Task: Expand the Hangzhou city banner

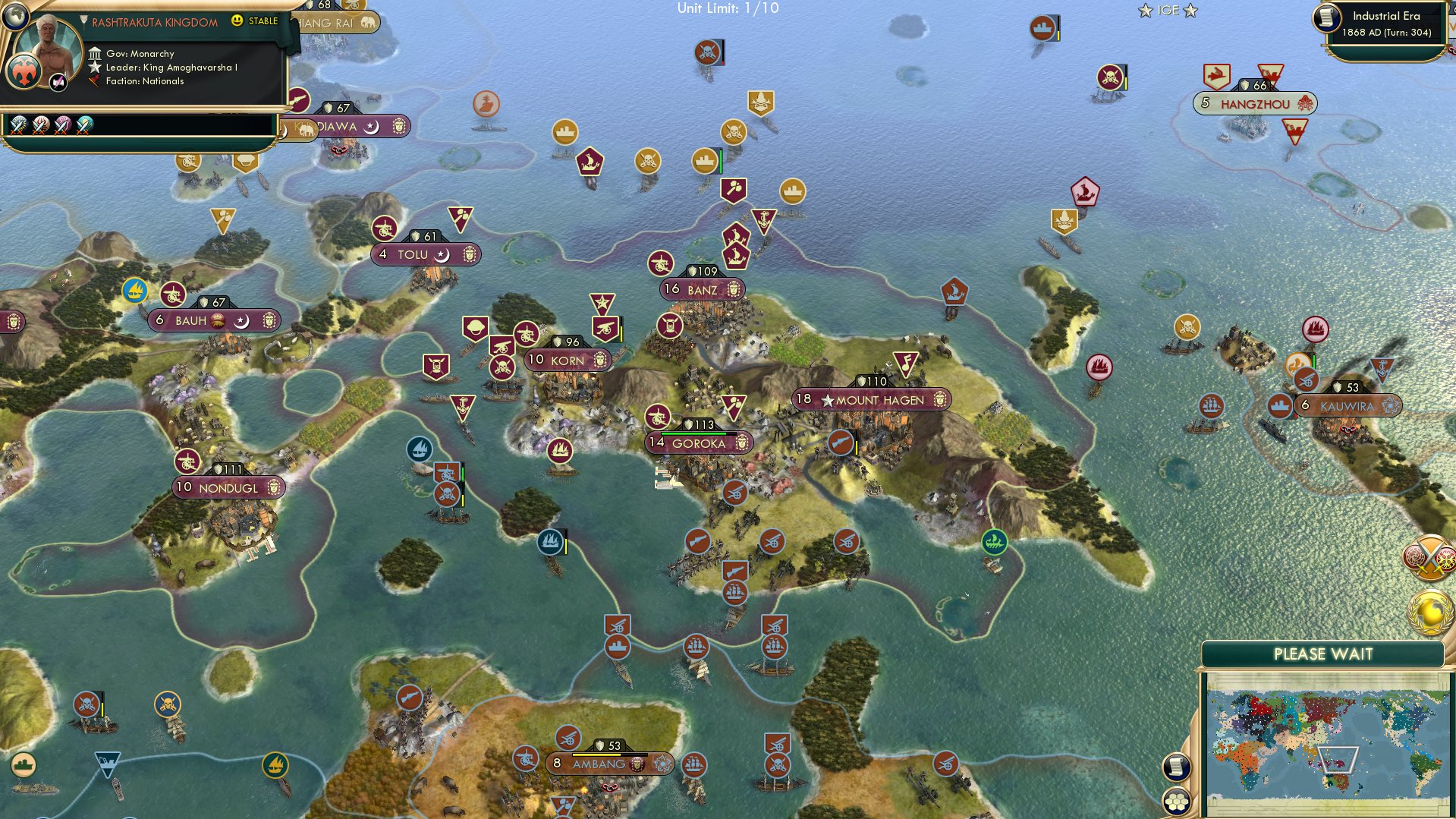Action: coord(1256,103)
